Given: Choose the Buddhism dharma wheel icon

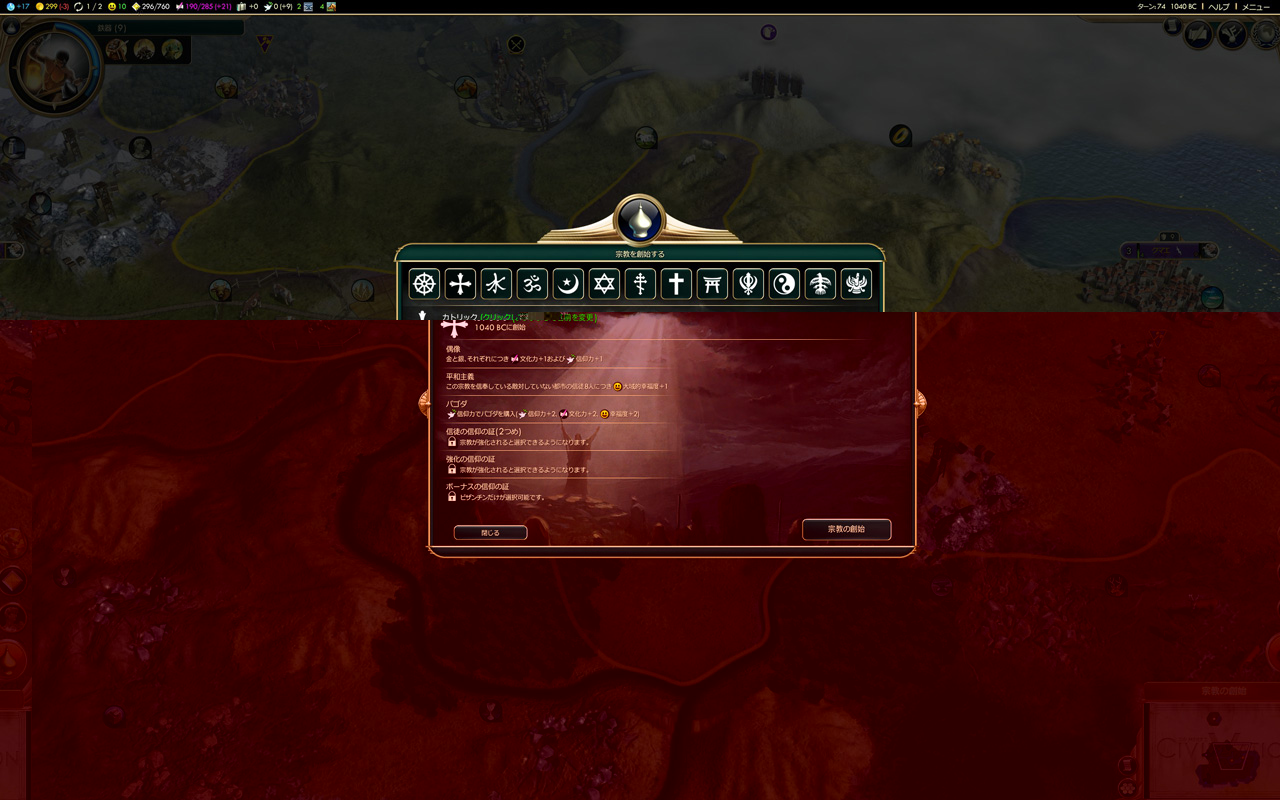Looking at the screenshot, I should click(425, 284).
